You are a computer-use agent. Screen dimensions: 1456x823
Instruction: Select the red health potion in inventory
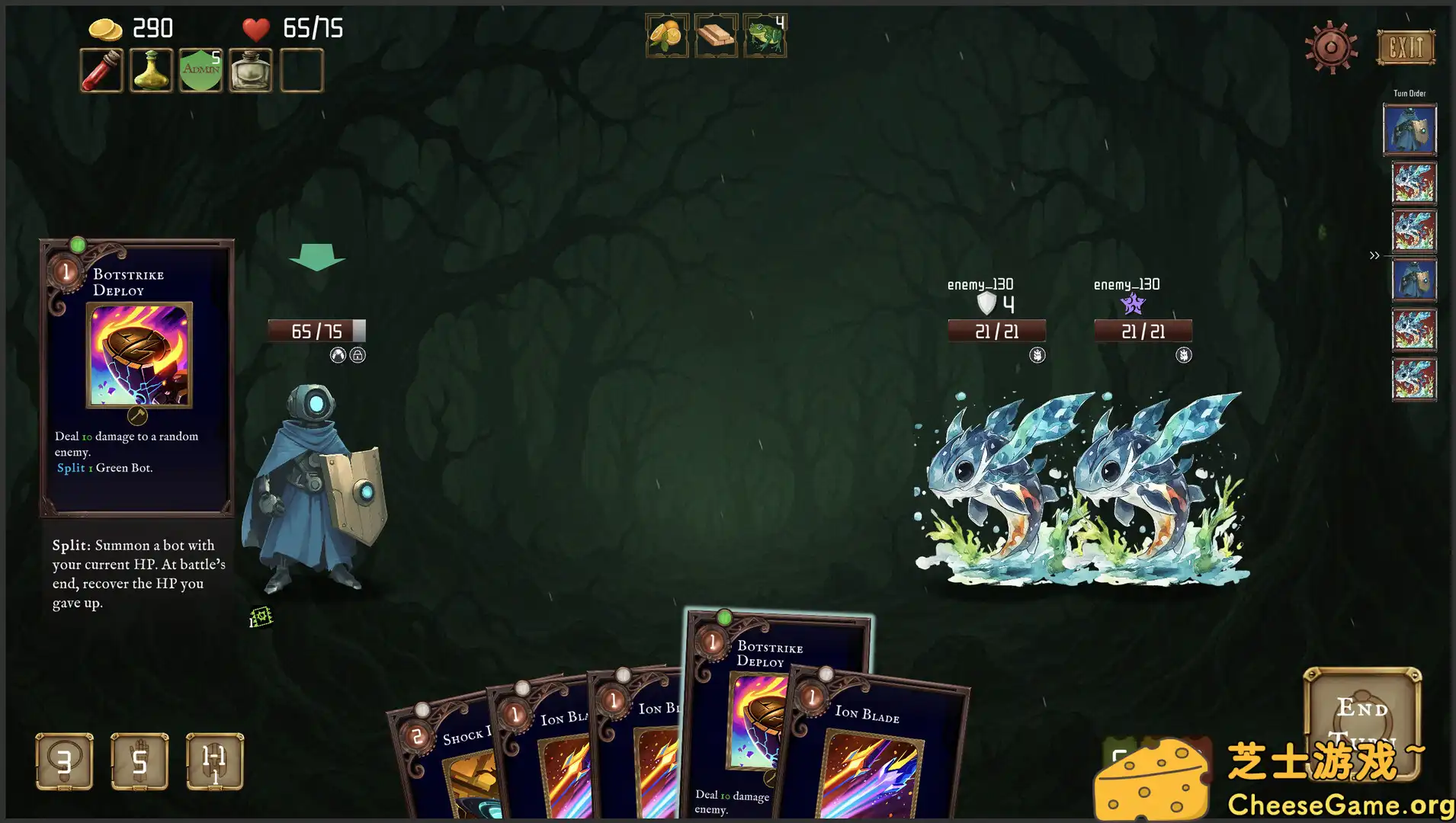point(101,69)
